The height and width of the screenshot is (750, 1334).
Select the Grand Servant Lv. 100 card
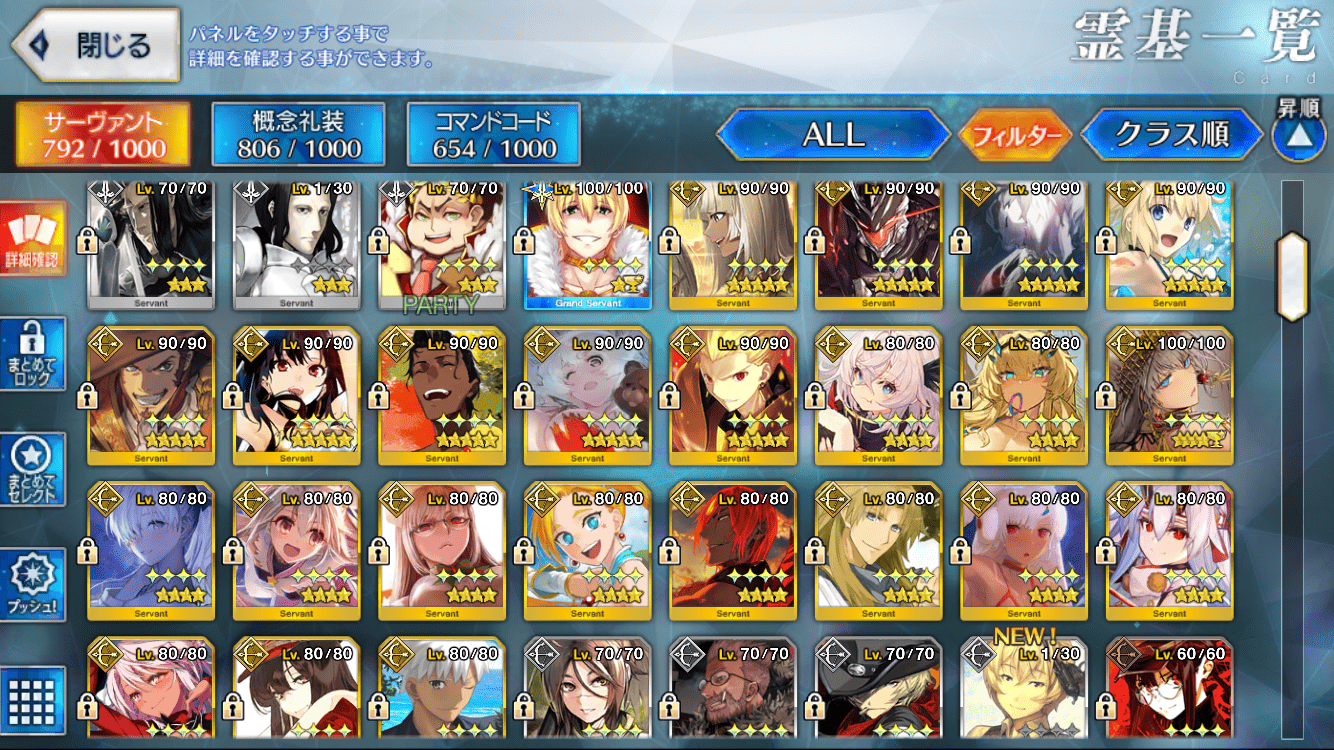click(x=588, y=245)
